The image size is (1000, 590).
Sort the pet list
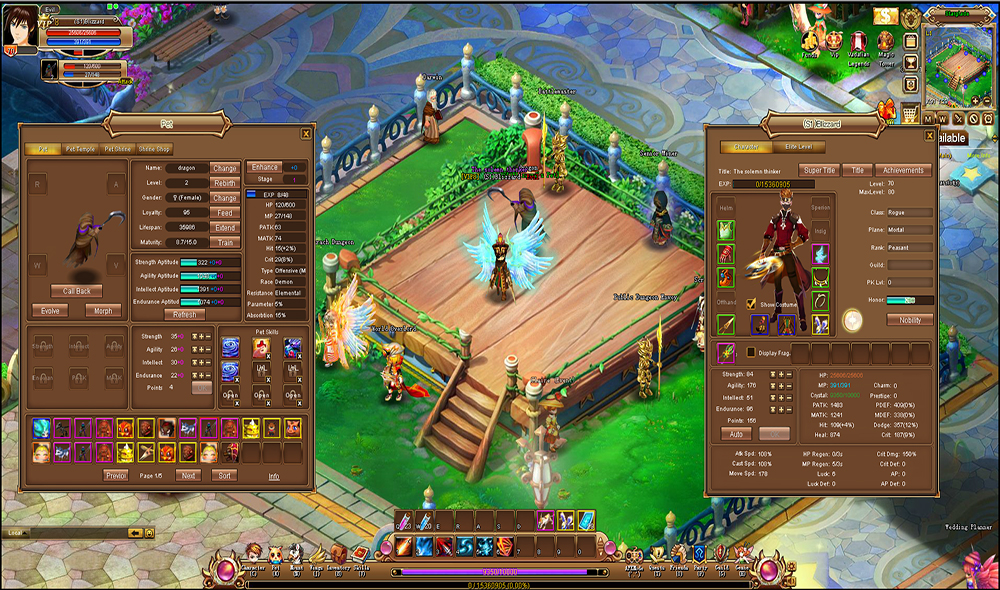tap(225, 475)
